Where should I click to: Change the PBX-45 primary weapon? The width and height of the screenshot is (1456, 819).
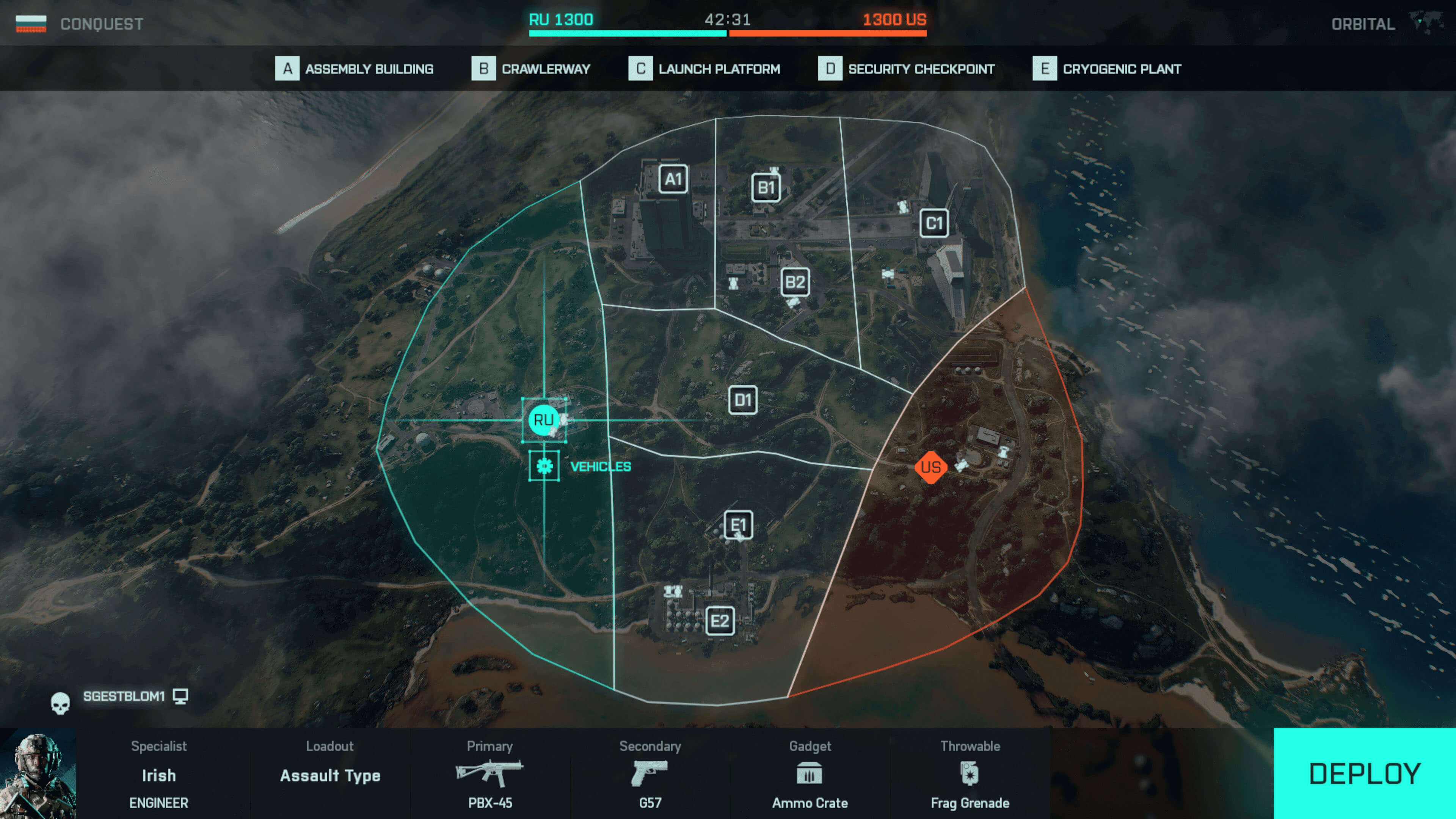[x=490, y=774]
